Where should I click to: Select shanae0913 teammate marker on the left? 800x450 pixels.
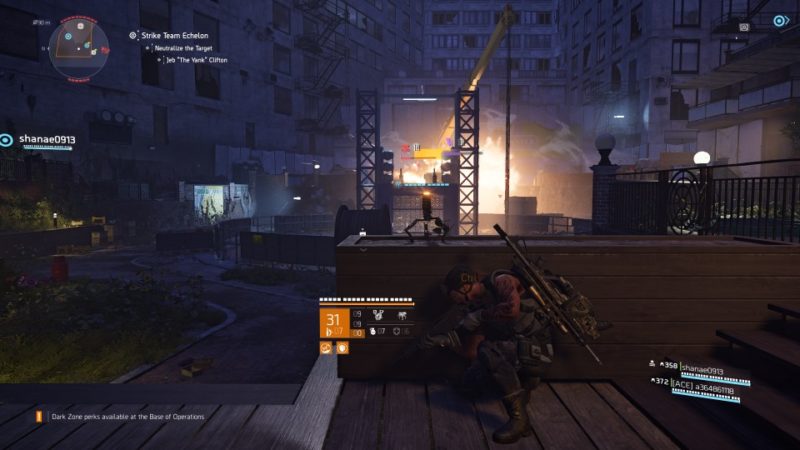[41, 140]
